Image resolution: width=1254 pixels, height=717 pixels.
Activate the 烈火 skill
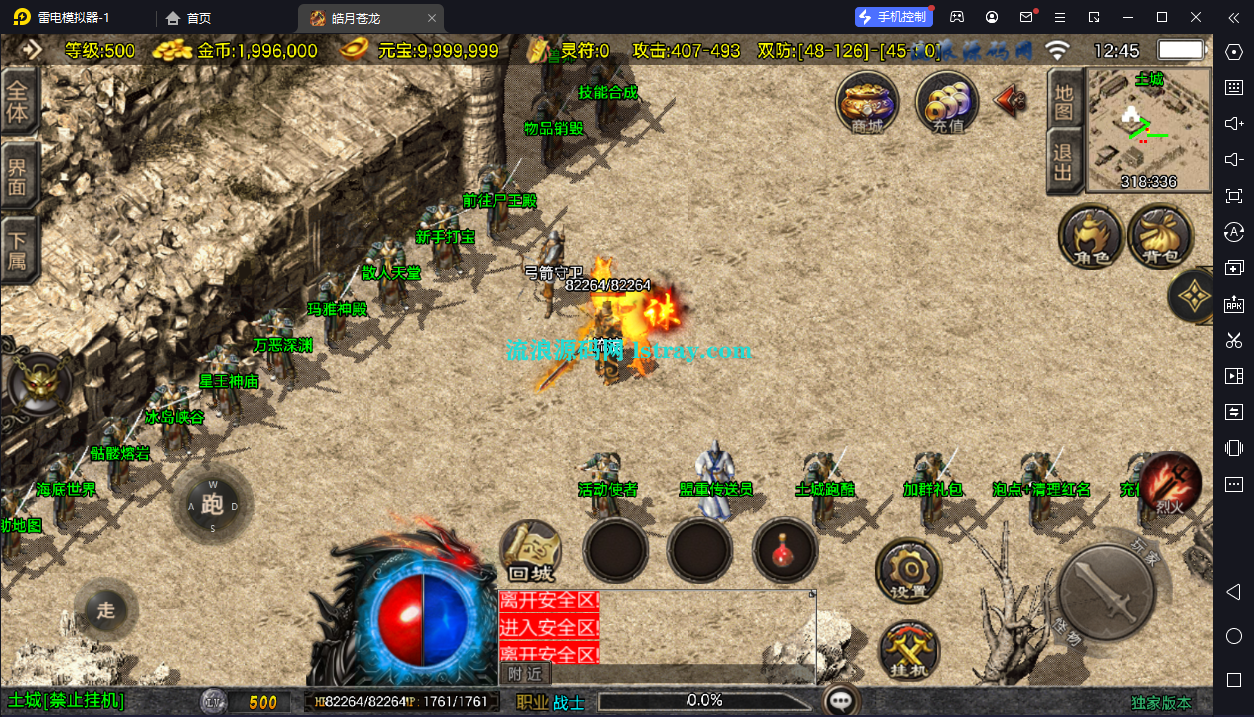click(x=1171, y=484)
